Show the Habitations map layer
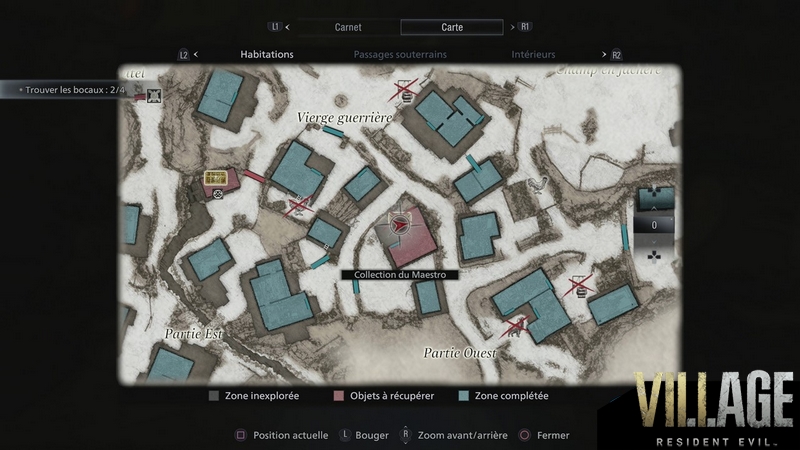This screenshot has width=800, height=450. click(x=267, y=54)
